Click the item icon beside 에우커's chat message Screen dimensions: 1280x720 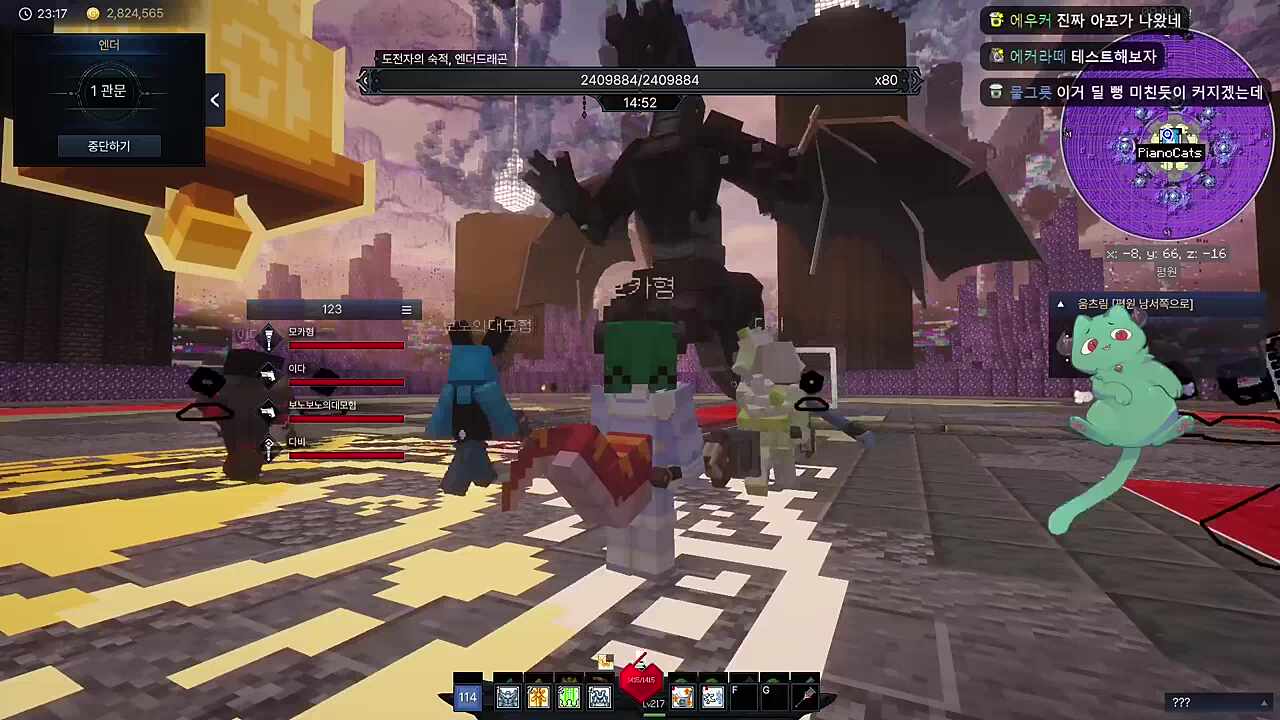click(x=995, y=20)
